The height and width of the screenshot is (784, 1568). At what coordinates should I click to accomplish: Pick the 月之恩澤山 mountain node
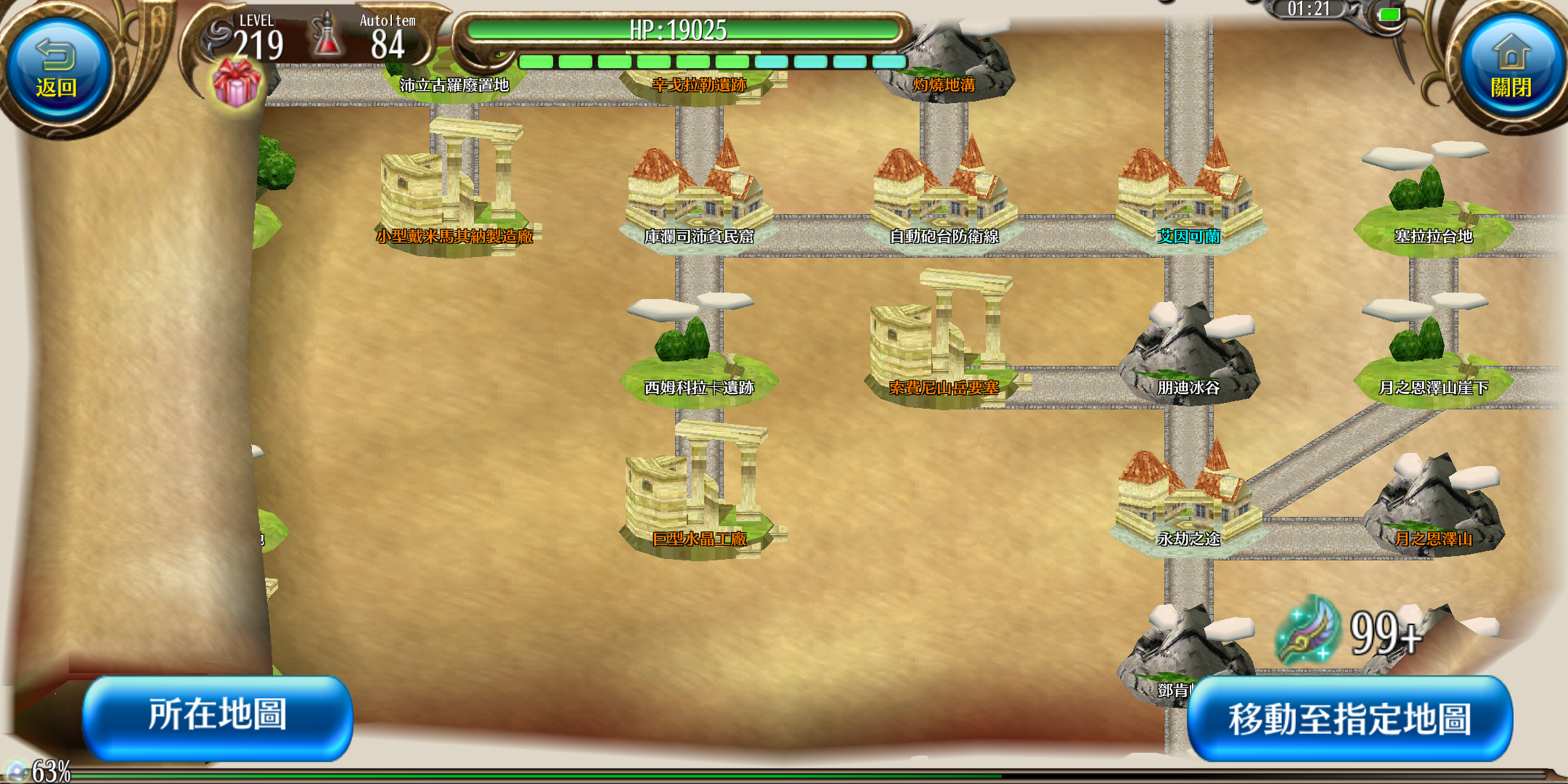point(1433,508)
